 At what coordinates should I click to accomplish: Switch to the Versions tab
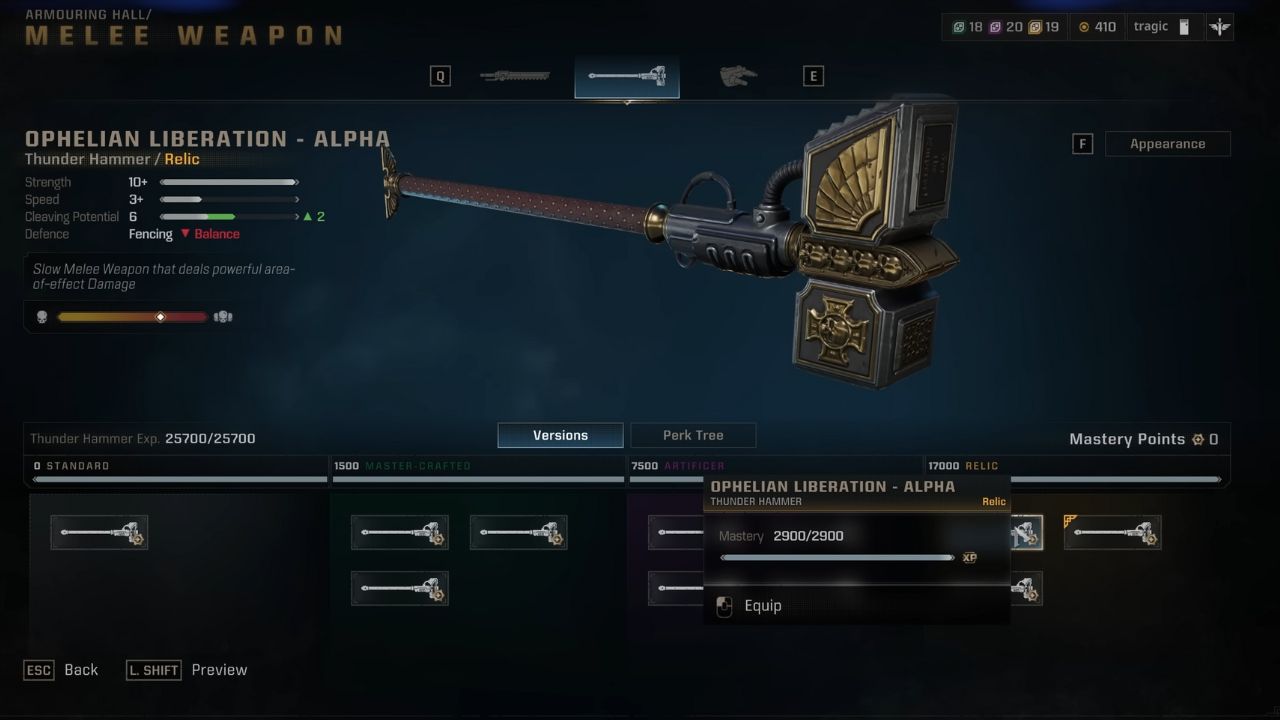point(559,434)
